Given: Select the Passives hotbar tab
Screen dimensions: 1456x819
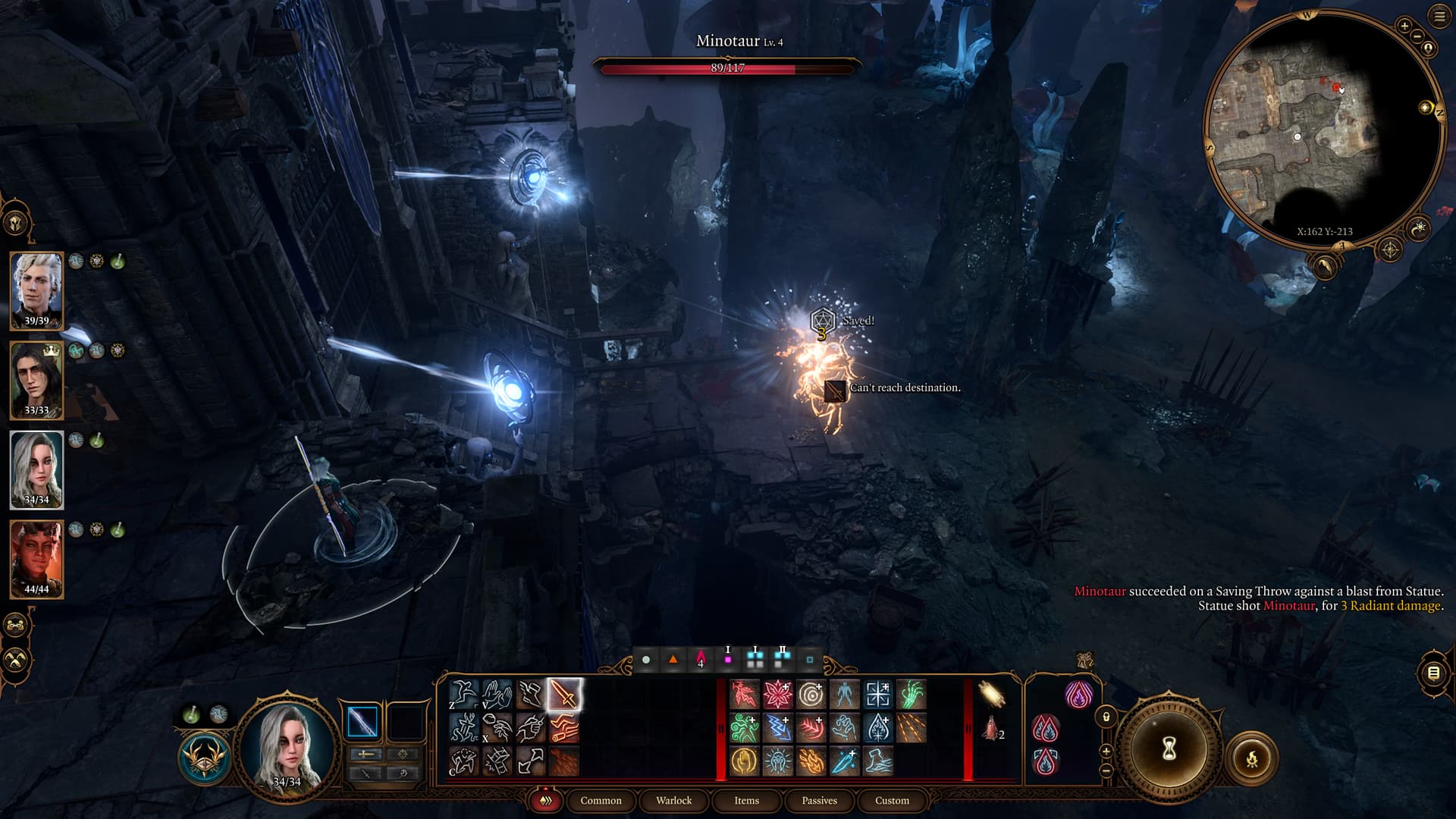Looking at the screenshot, I should click(819, 800).
